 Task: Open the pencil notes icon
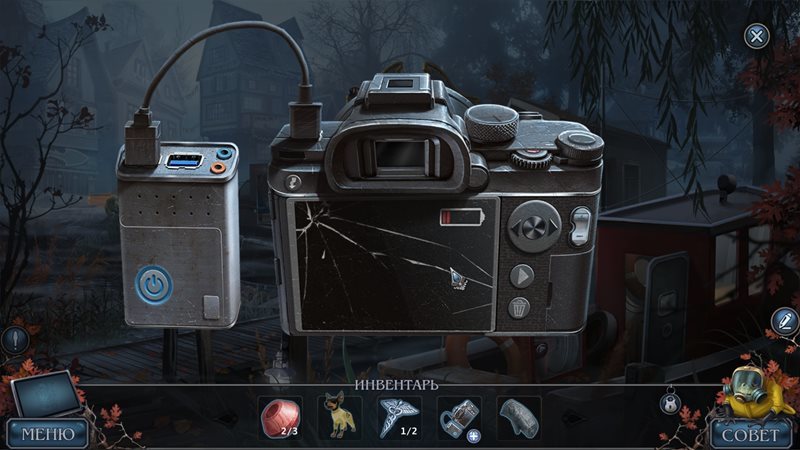(784, 321)
